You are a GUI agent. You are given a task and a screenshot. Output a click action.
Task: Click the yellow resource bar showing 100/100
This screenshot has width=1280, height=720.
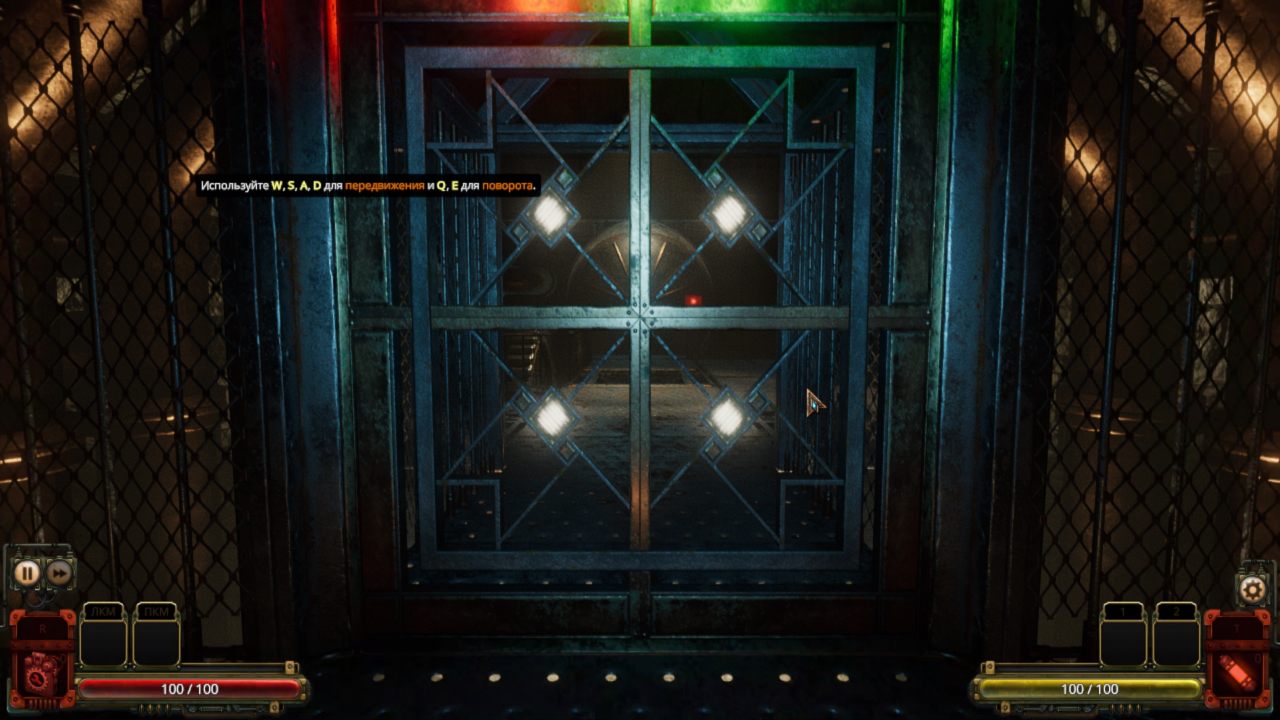pos(1091,688)
